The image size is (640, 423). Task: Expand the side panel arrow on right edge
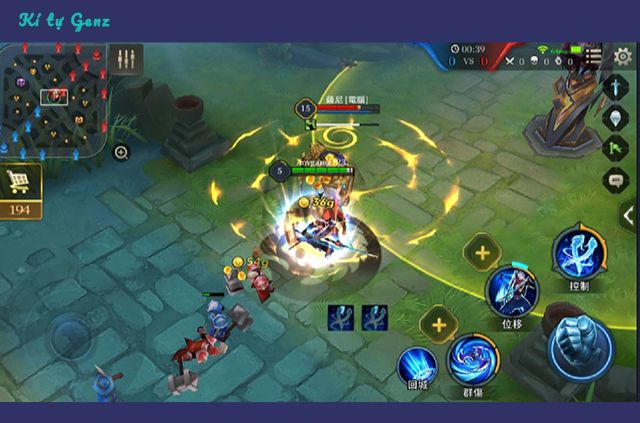pos(628,215)
